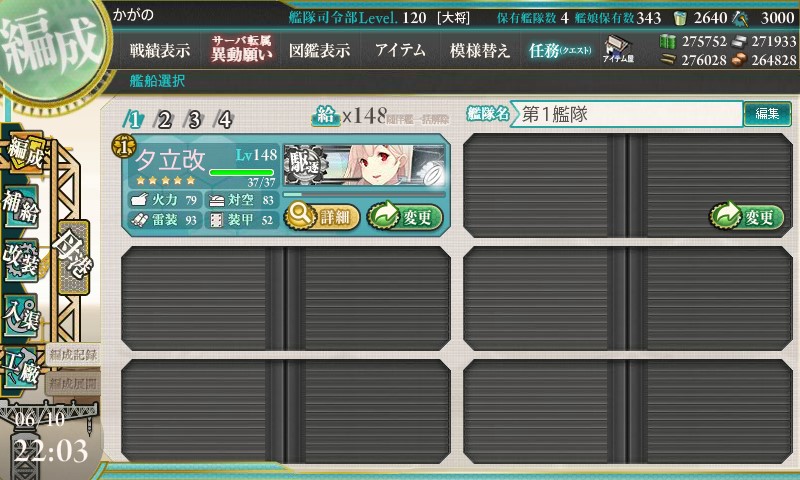The width and height of the screenshot is (800, 480).
Task: Add a ship to the empty second slot via 変更
Action: point(743,215)
